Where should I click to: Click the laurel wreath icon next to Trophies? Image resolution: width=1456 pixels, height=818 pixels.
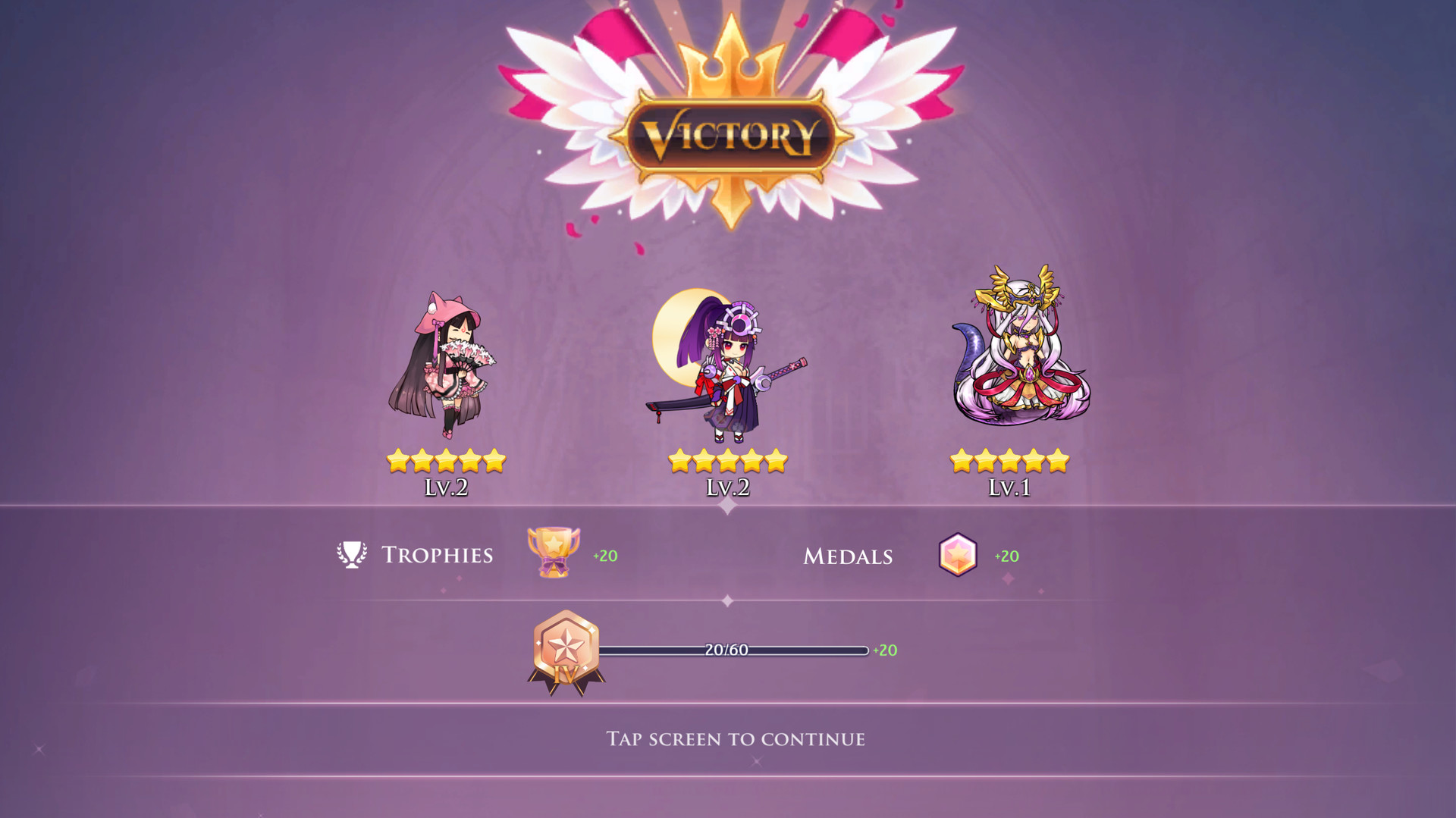[x=351, y=553]
